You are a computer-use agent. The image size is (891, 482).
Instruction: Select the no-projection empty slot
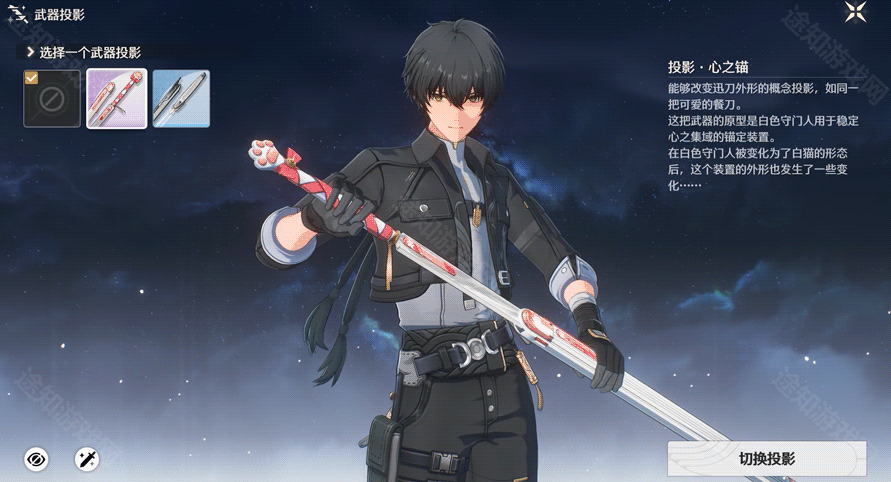52,98
